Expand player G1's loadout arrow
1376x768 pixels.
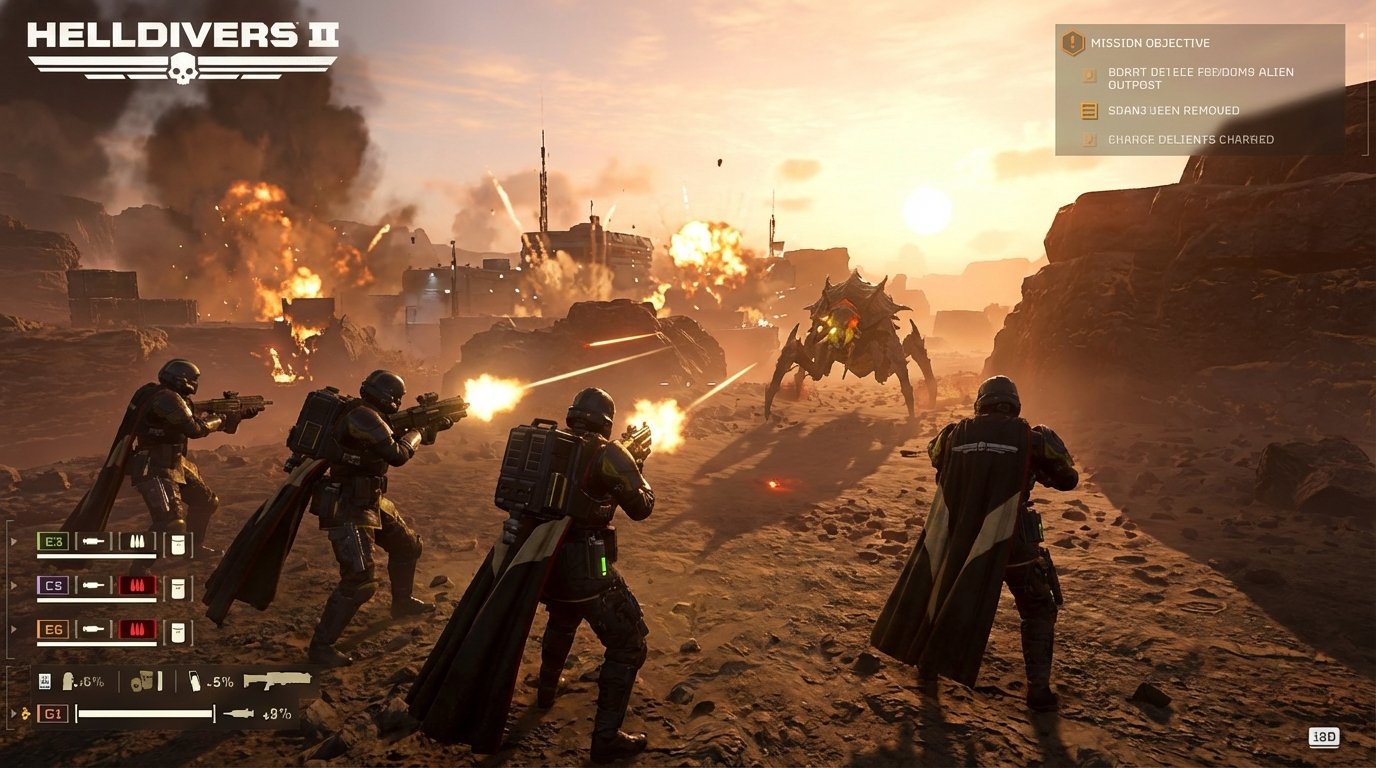(x=13, y=714)
